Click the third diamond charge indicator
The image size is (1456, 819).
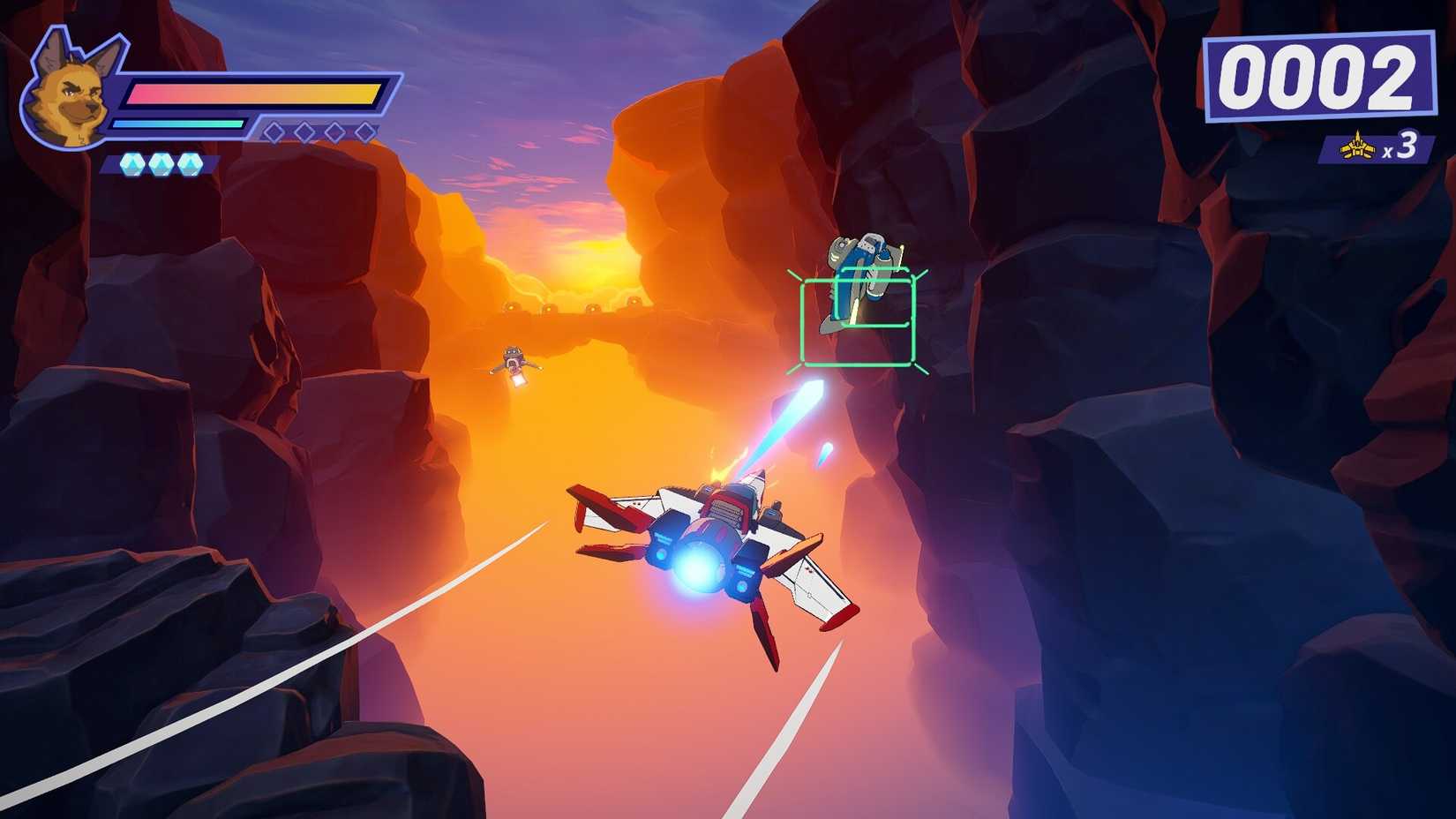point(334,131)
